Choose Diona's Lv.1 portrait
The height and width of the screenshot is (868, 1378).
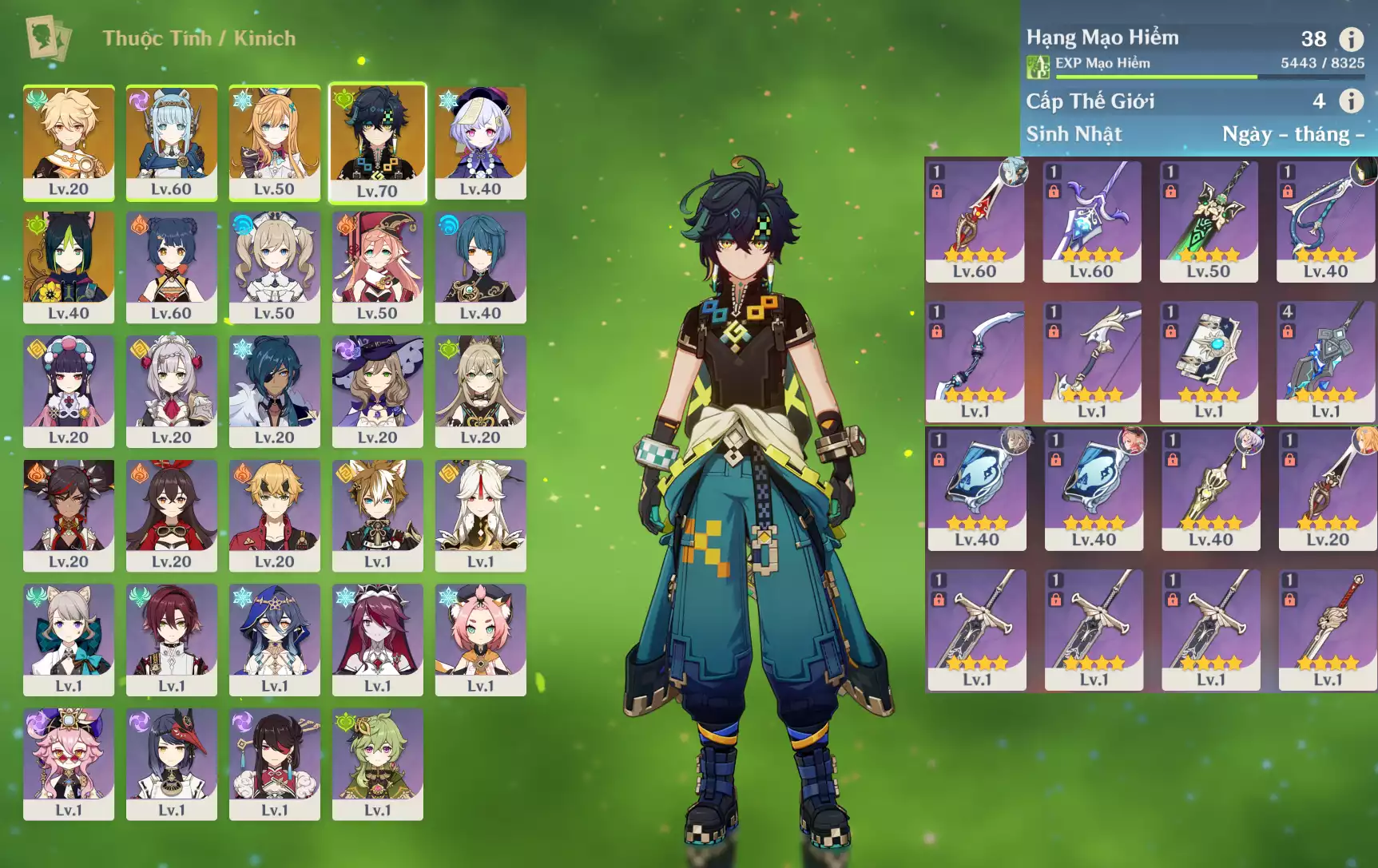[480, 638]
